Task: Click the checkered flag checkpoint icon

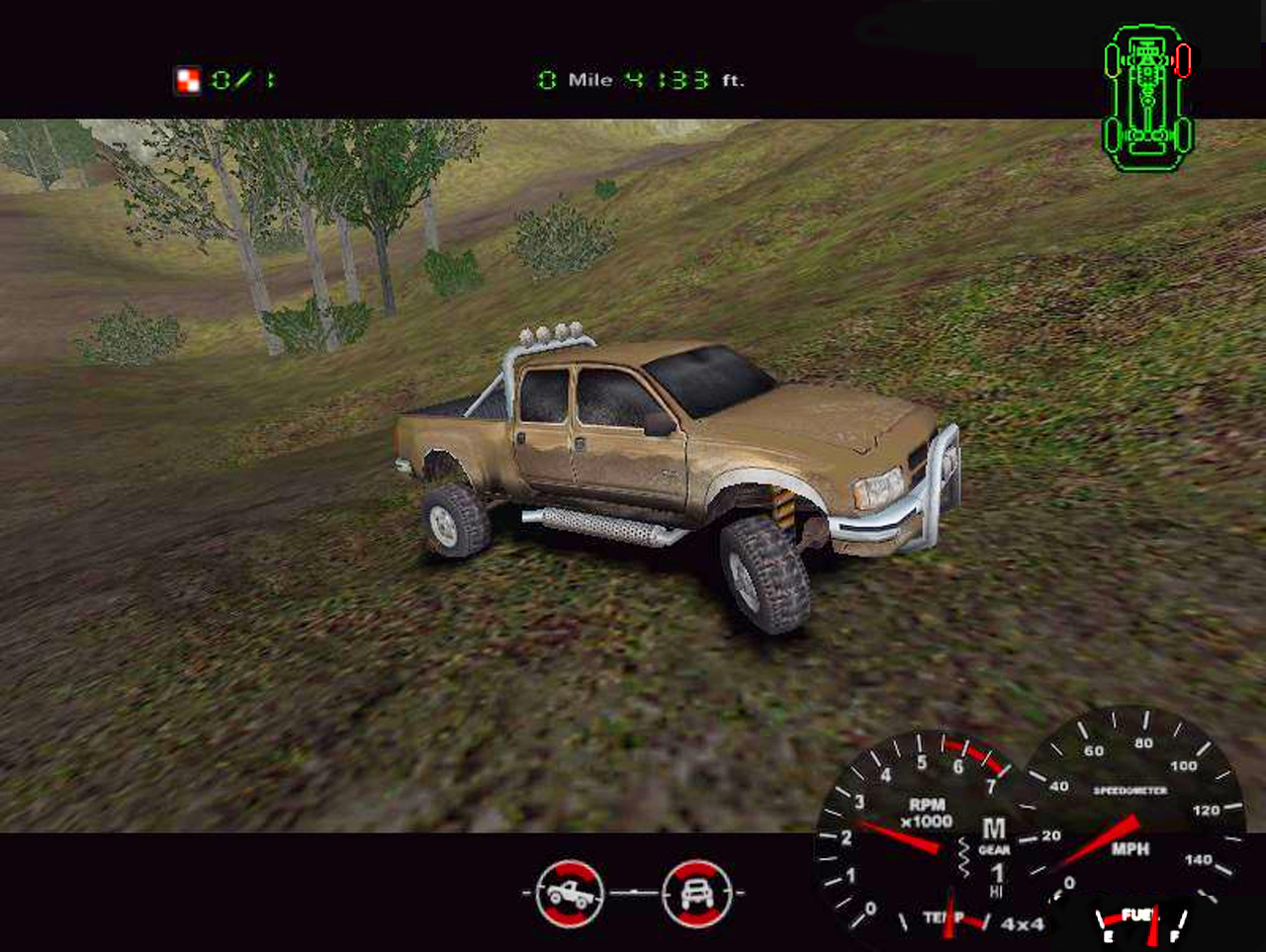Action: point(186,78)
